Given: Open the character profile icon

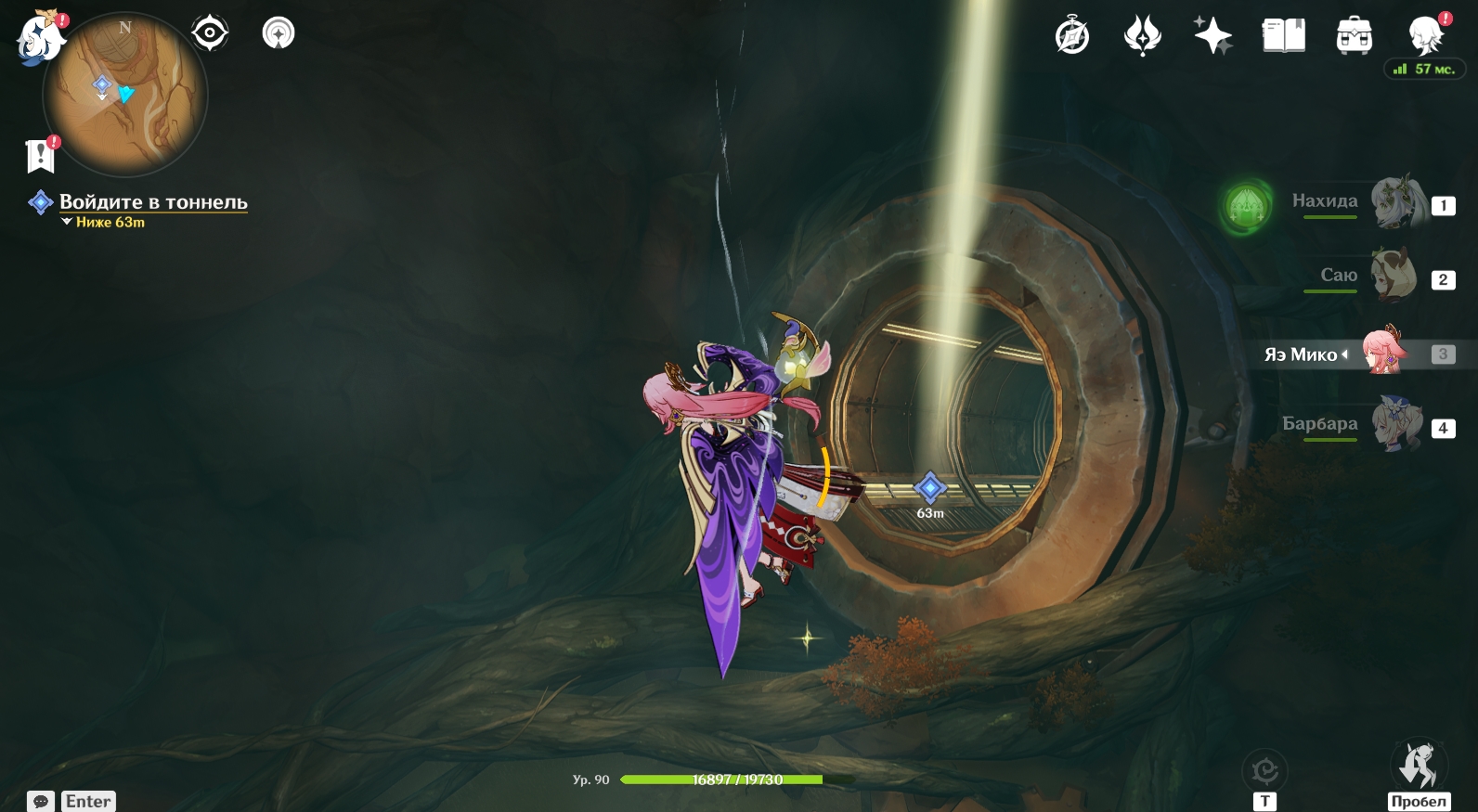Looking at the screenshot, I should 1425,37.
